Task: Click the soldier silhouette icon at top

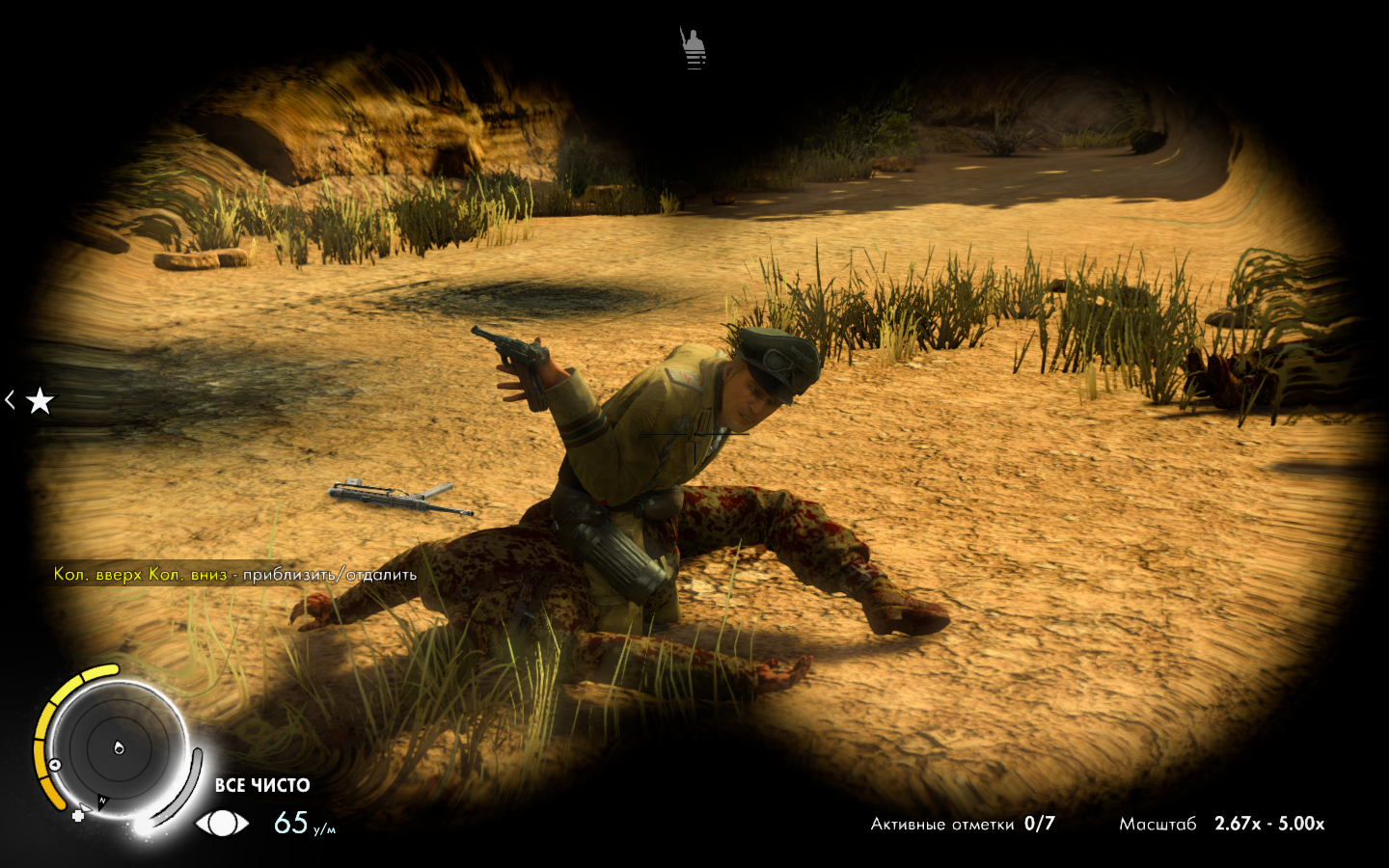Action: 694,48
